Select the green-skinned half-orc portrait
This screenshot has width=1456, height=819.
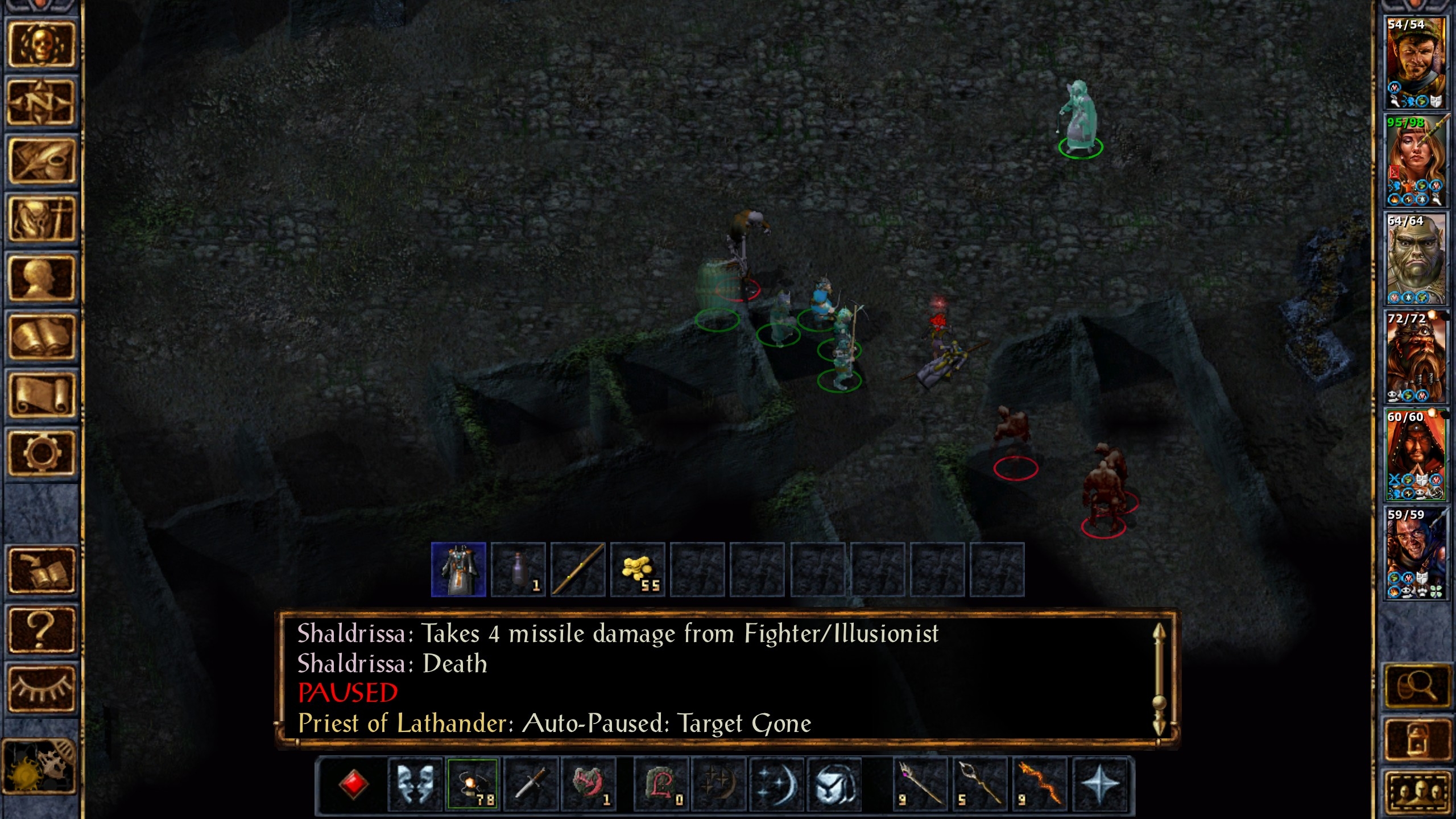click(1415, 259)
